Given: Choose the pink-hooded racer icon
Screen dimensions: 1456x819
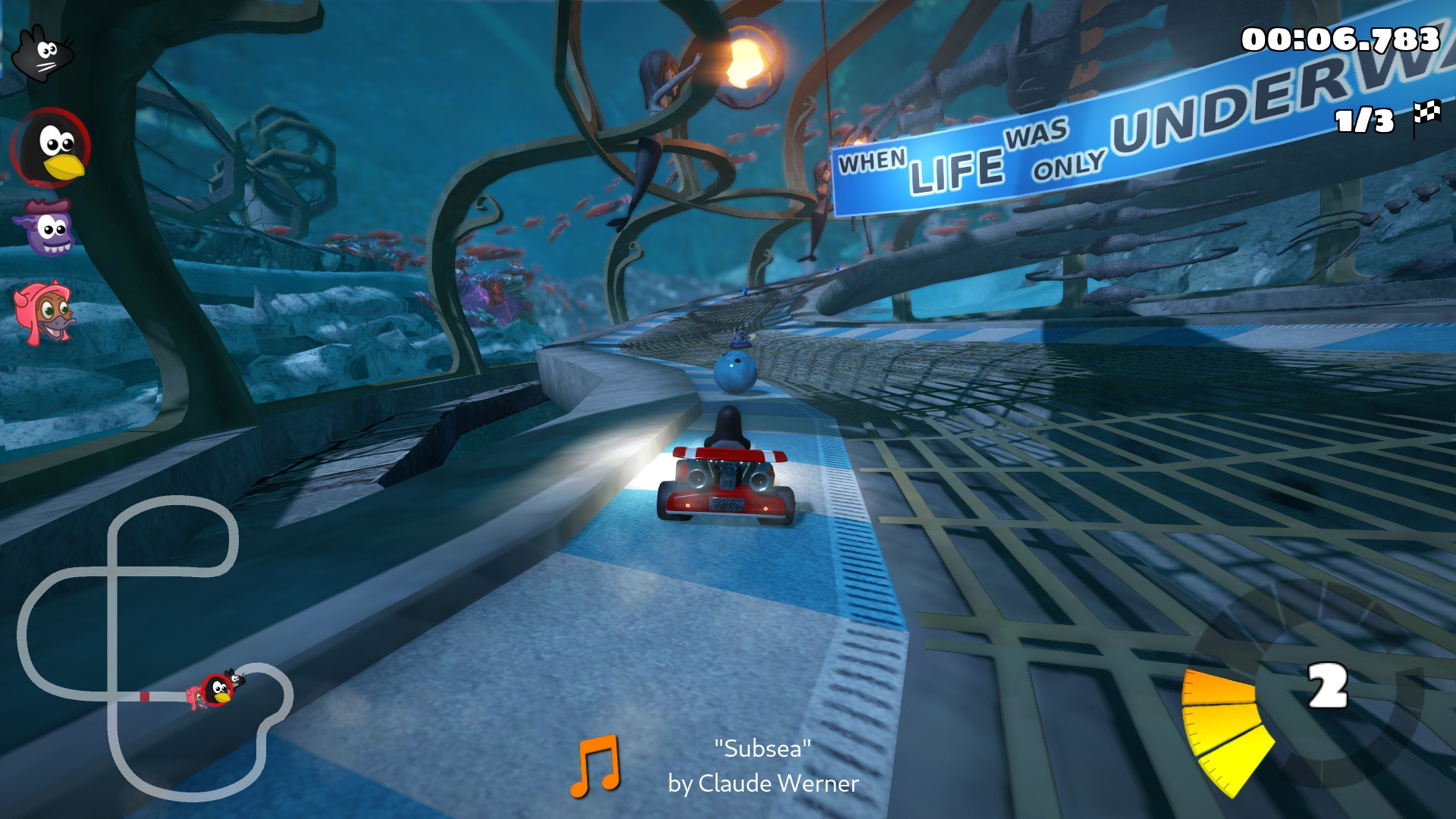Looking at the screenshot, I should click(45, 311).
